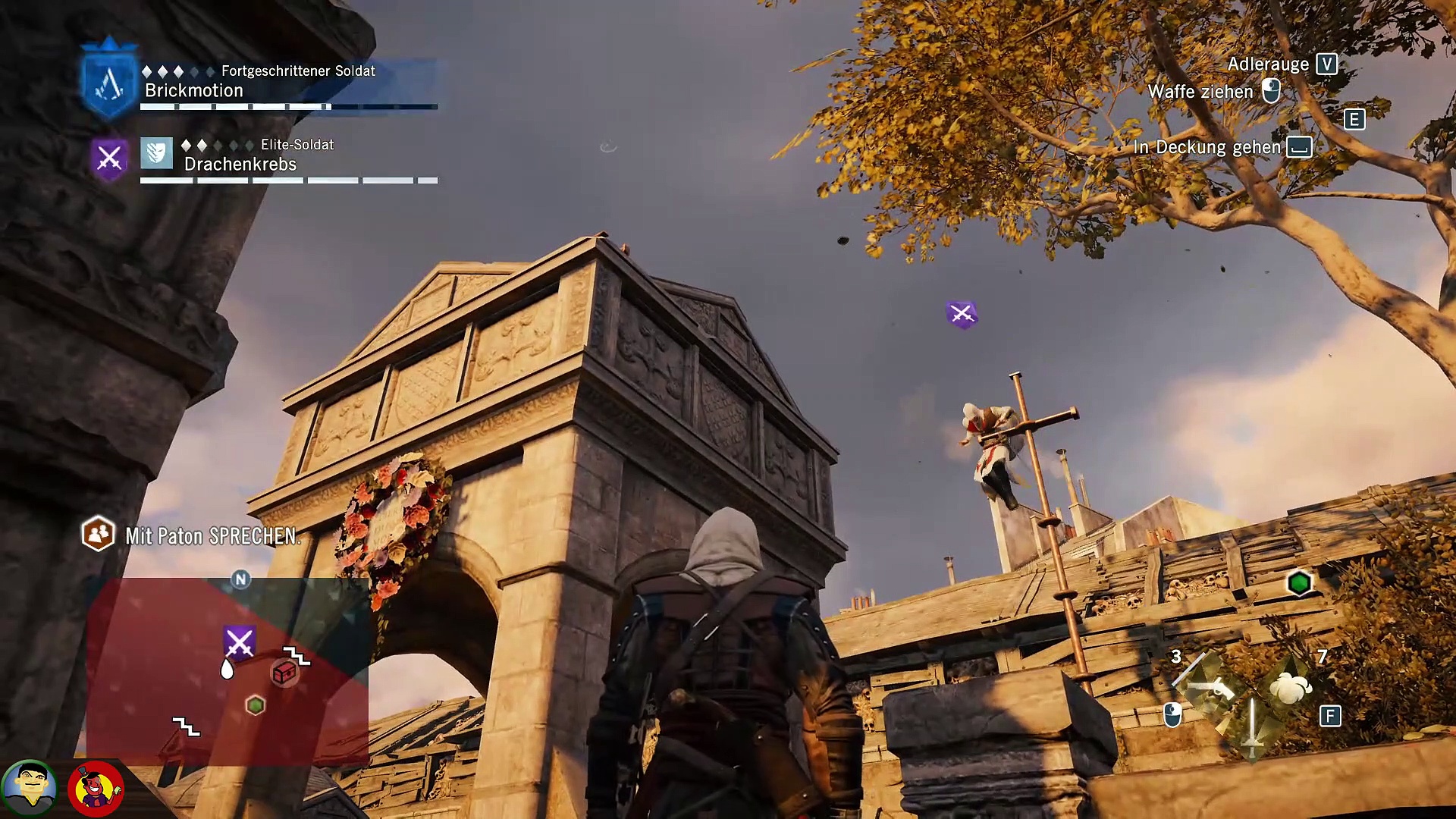This screenshot has height=819, width=1456.
Task: Click the dark-haired cartoon face avatar
Action: click(x=30, y=787)
